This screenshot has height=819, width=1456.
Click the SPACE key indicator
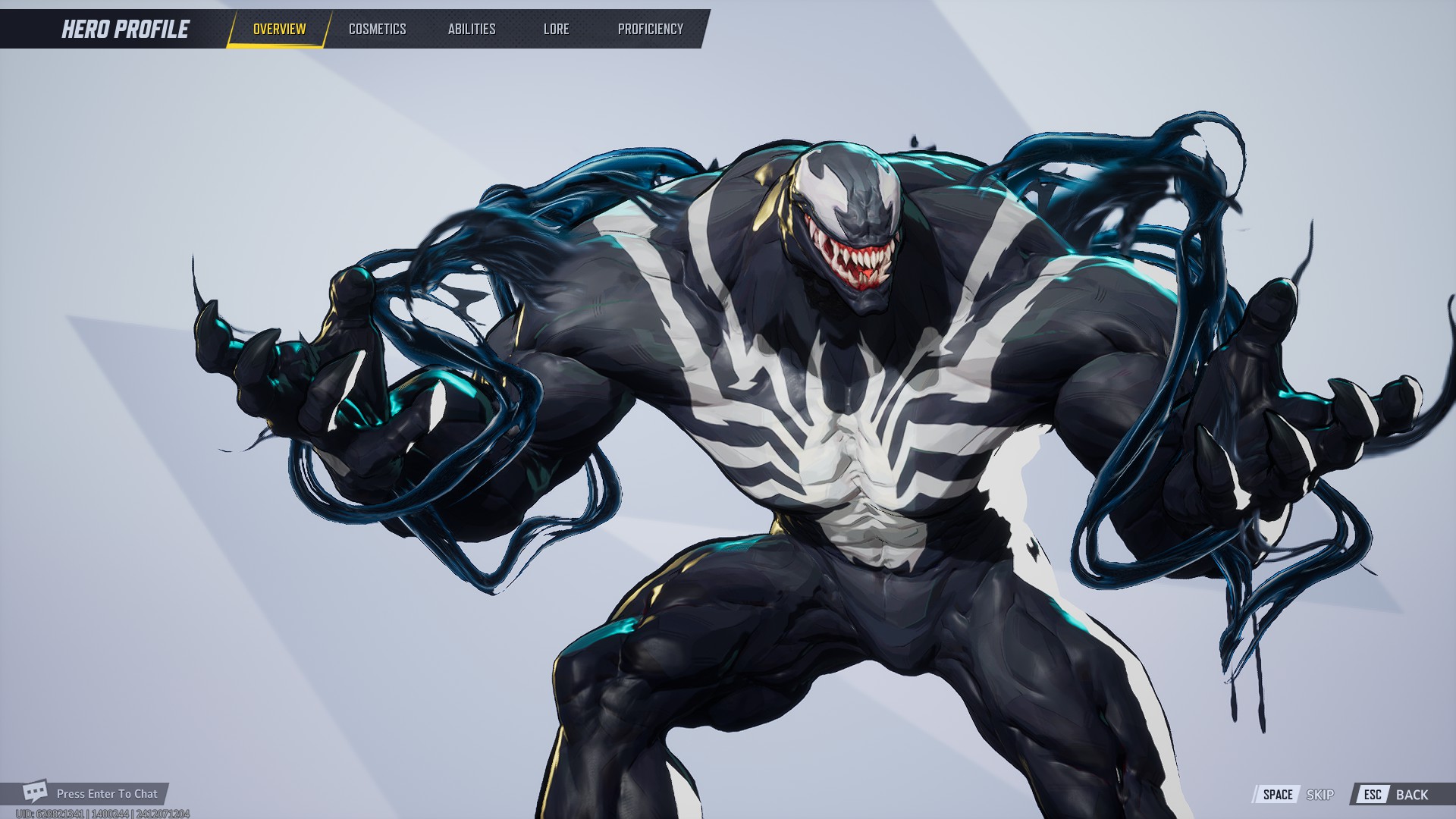(x=1279, y=794)
